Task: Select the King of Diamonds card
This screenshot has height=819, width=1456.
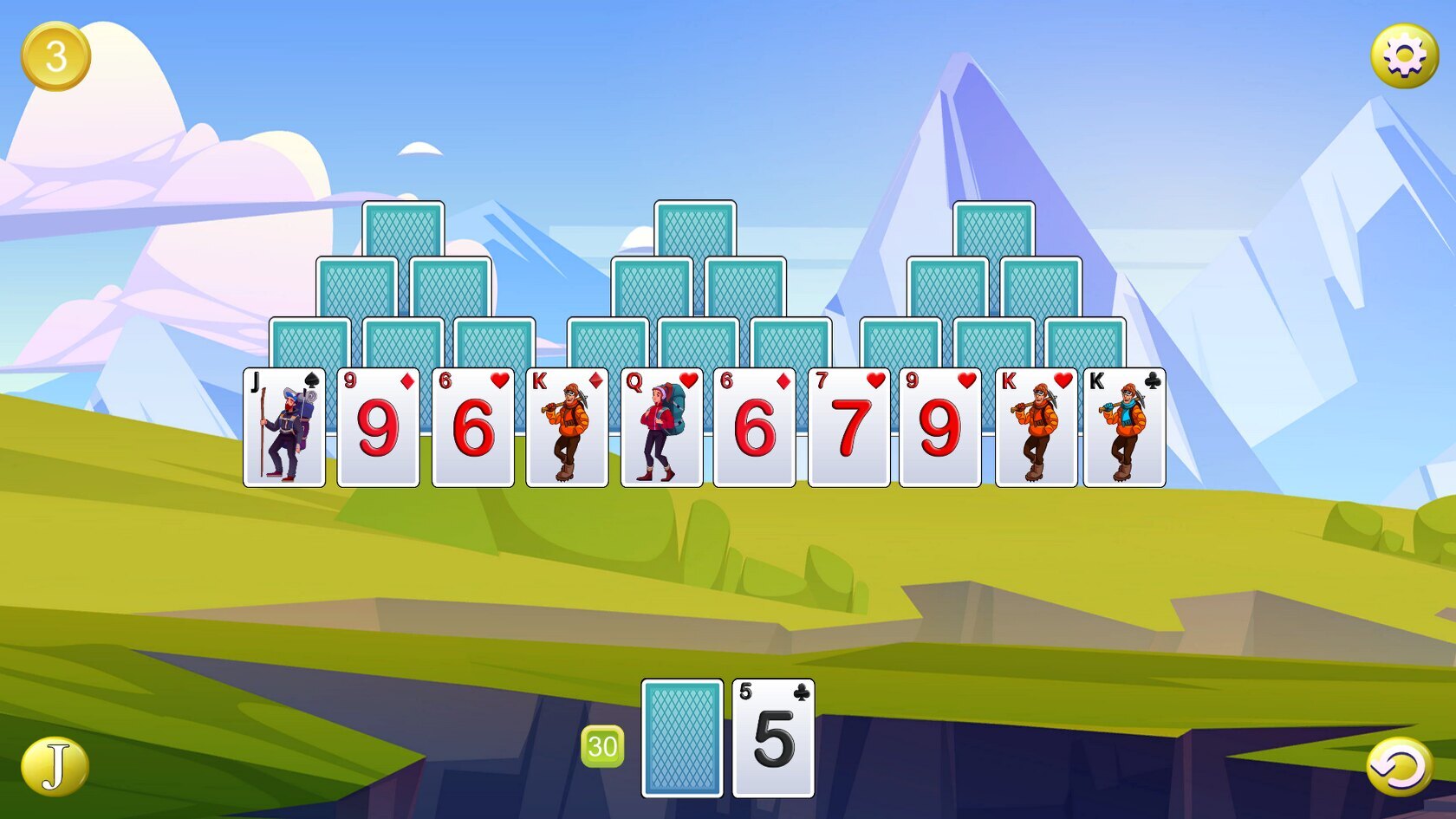Action: pos(567,427)
